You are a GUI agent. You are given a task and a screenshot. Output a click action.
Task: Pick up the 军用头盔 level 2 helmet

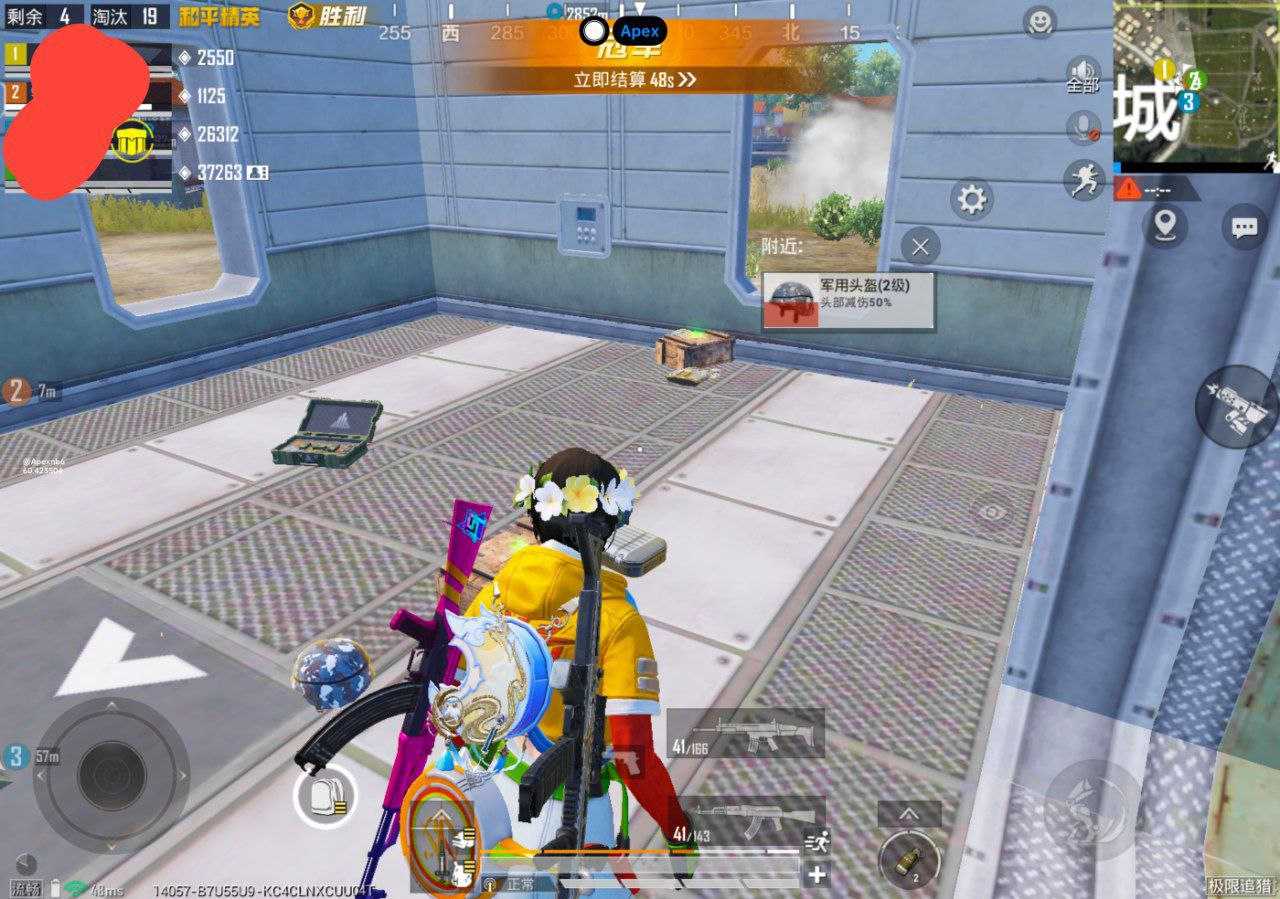point(849,301)
